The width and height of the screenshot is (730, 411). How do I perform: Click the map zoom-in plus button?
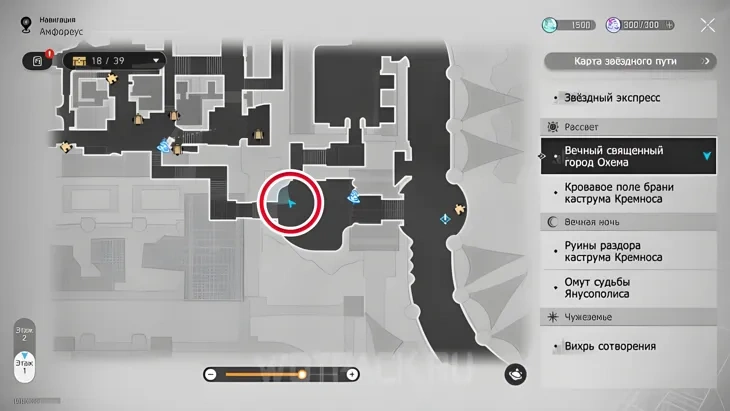pos(352,374)
